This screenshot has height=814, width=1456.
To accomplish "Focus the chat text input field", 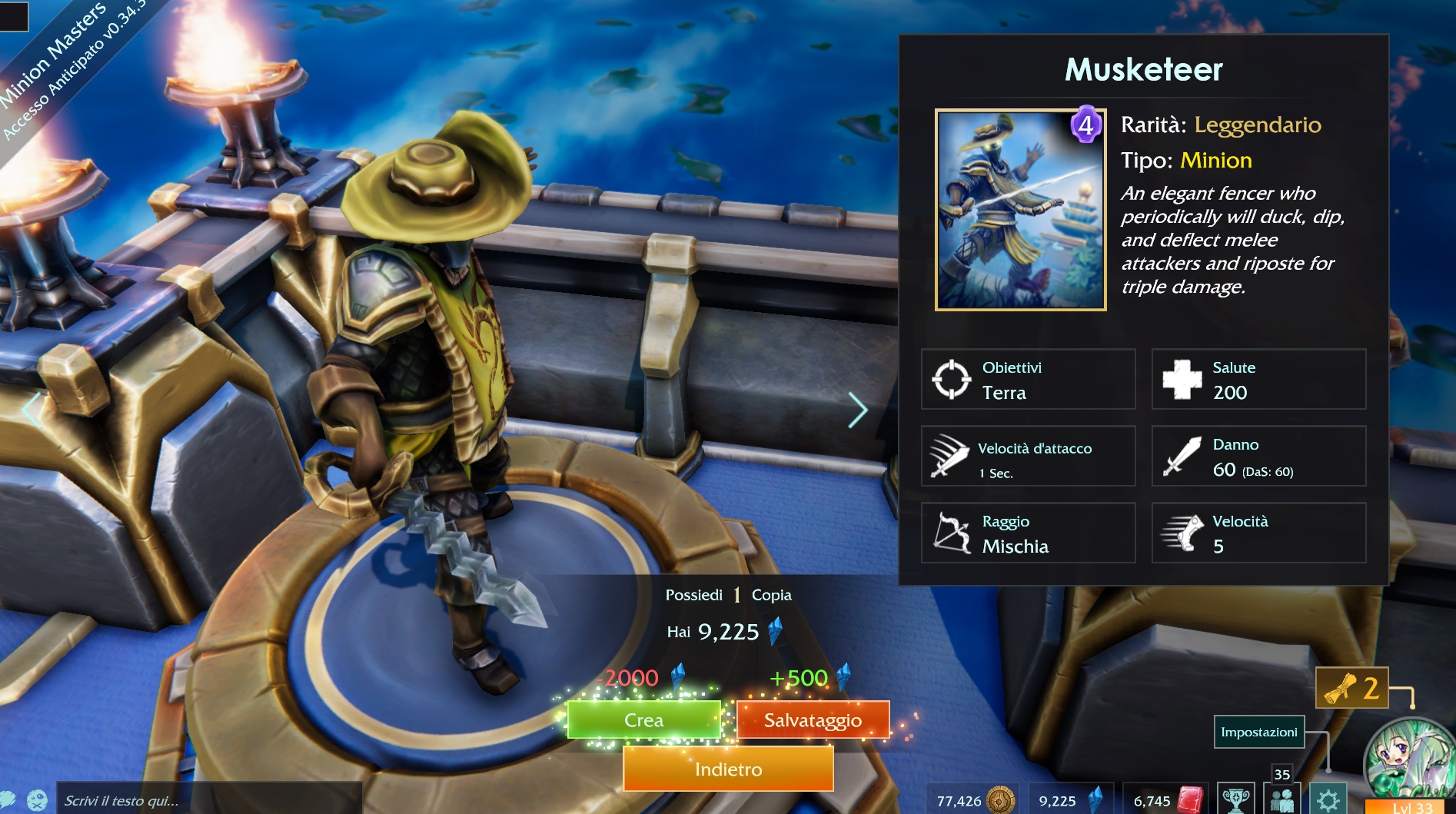I will click(x=208, y=800).
